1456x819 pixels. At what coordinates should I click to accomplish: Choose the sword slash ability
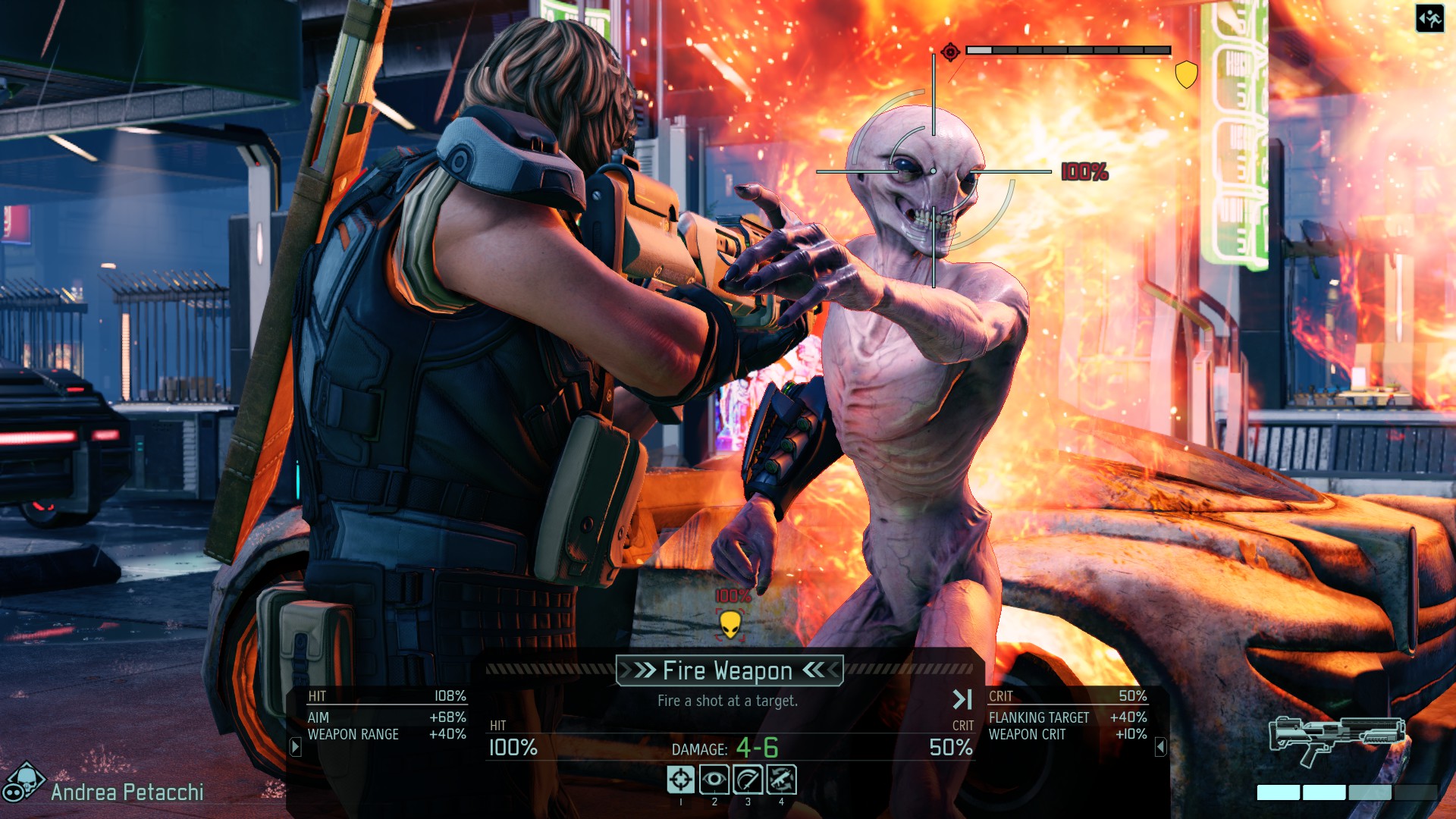[748, 779]
